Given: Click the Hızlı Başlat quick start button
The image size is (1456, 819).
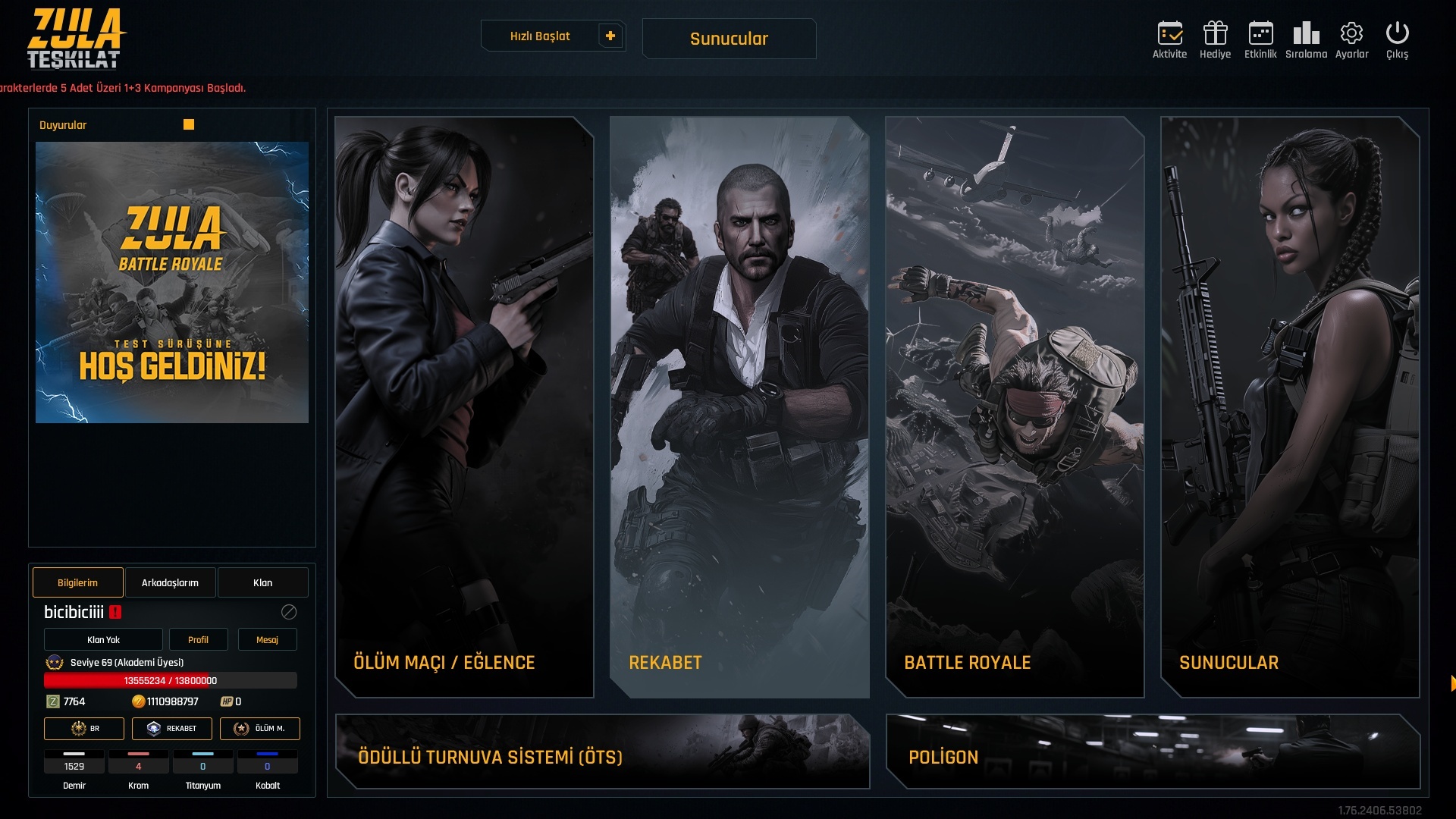Looking at the screenshot, I should tap(540, 36).
